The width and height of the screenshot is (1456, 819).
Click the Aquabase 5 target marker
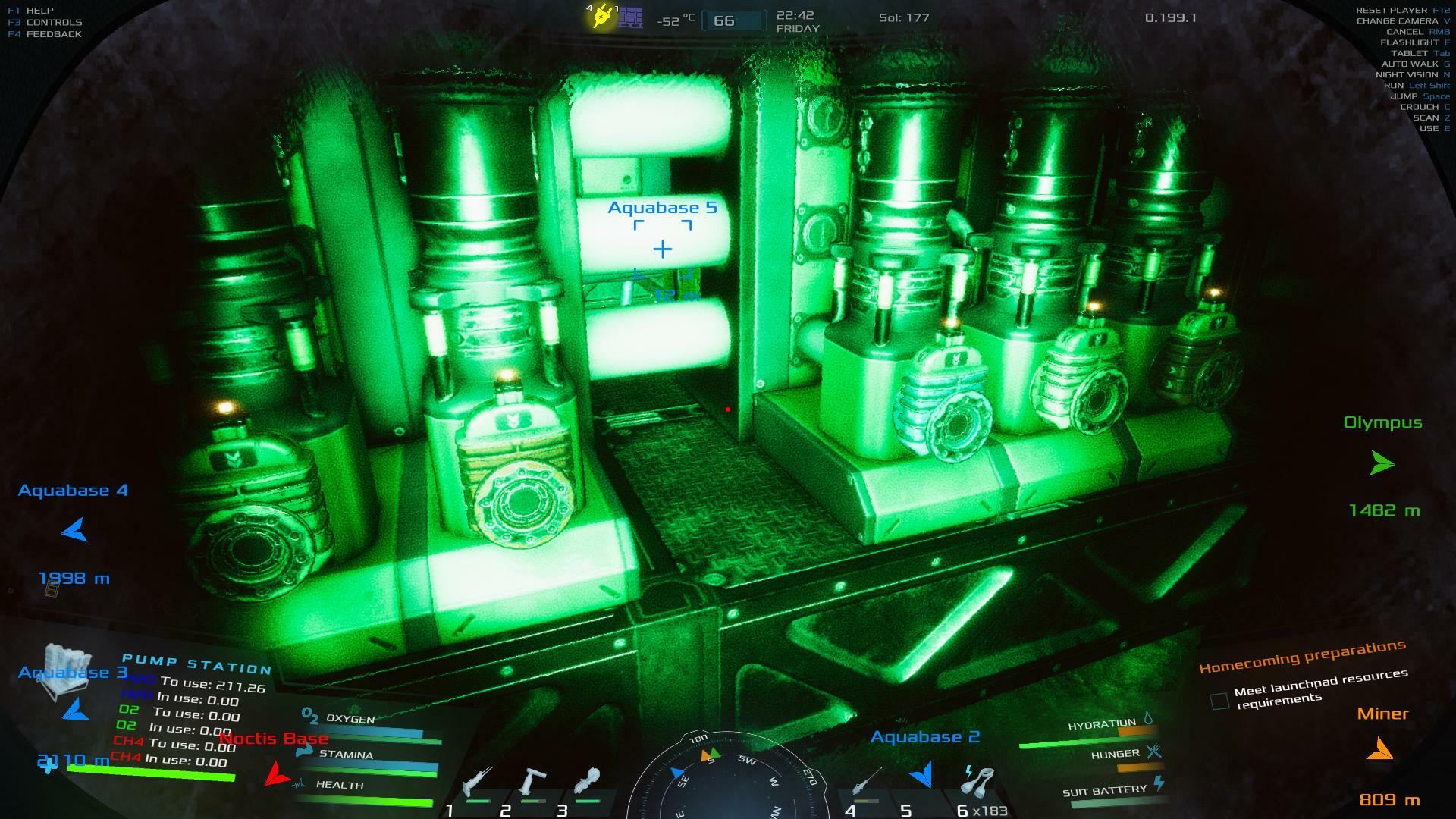tap(663, 249)
